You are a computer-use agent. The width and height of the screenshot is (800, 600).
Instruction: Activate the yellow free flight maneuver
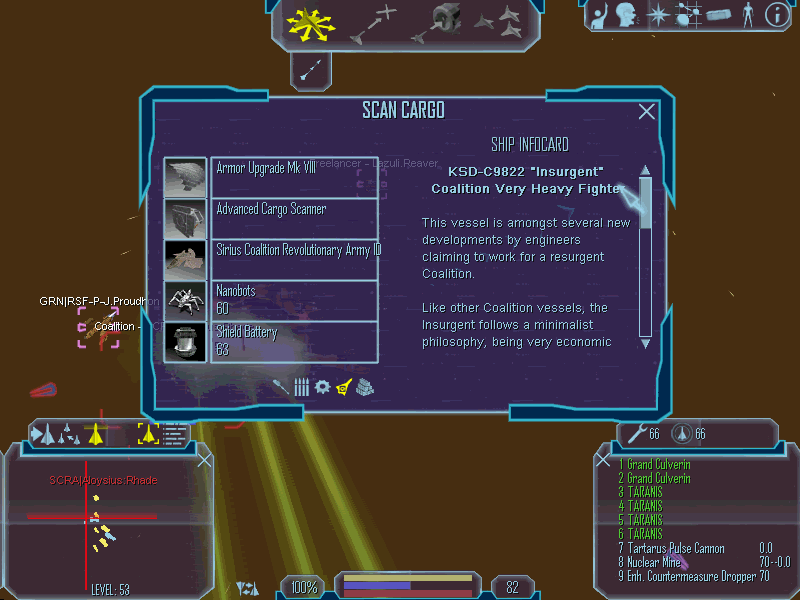[304, 24]
